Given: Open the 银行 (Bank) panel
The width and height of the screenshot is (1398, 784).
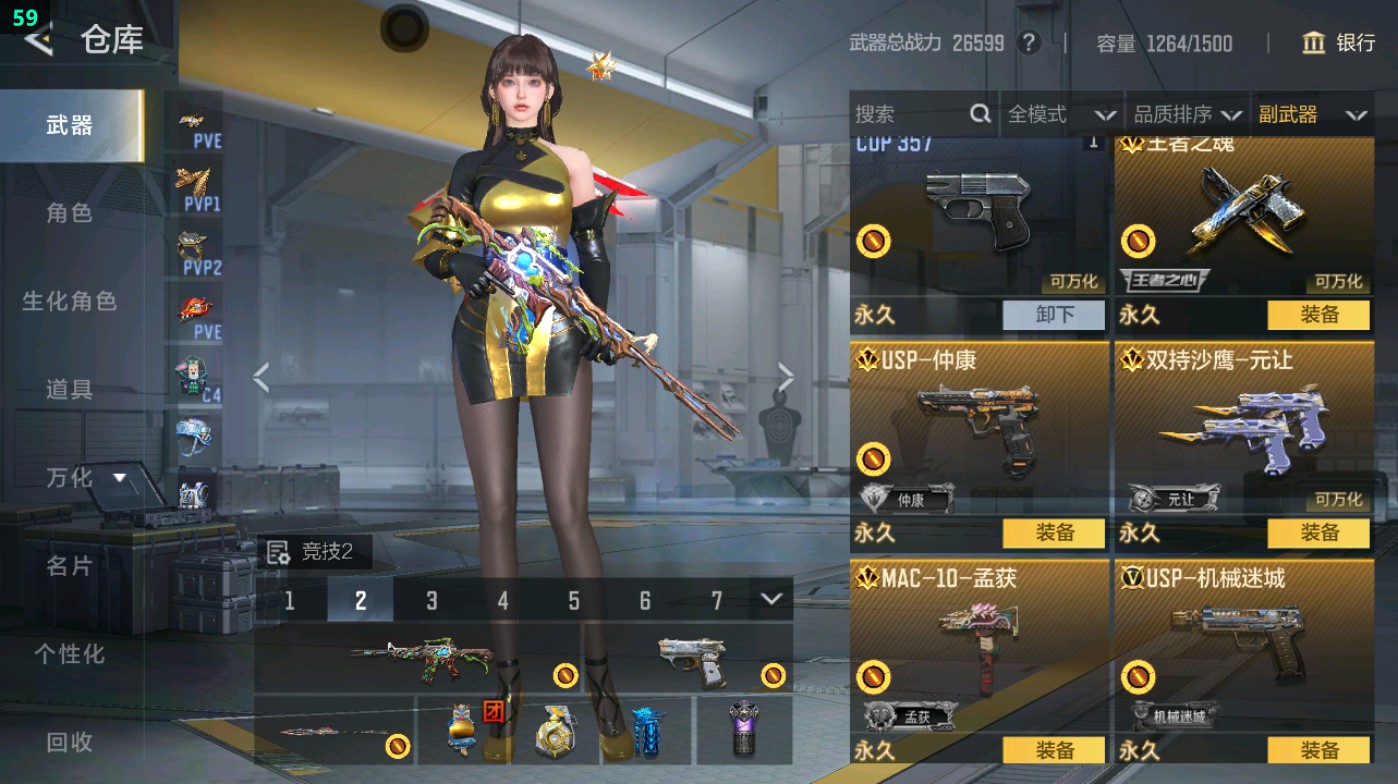Looking at the screenshot, I should pyautogui.click(x=1340, y=44).
